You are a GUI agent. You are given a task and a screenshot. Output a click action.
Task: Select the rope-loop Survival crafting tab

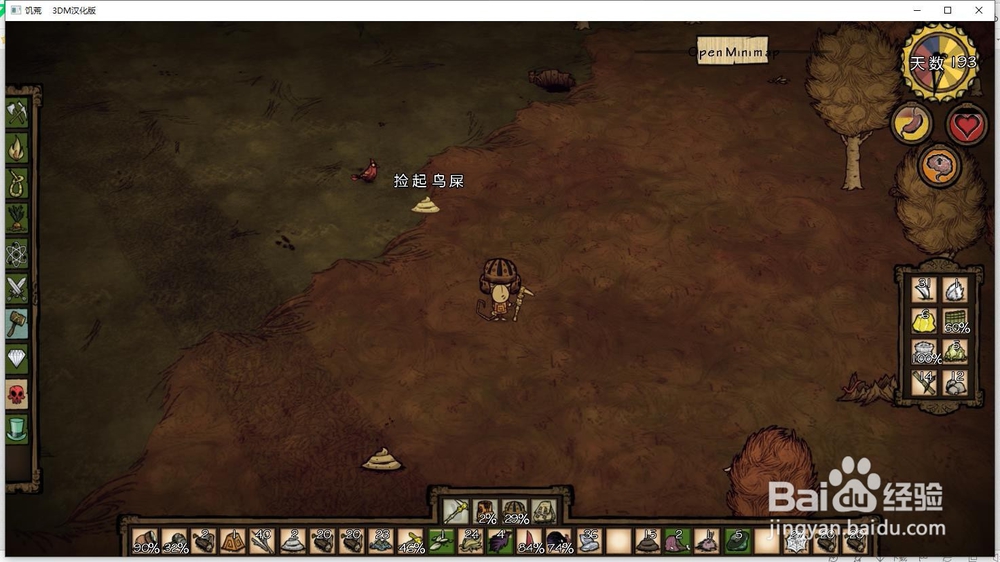17,183
